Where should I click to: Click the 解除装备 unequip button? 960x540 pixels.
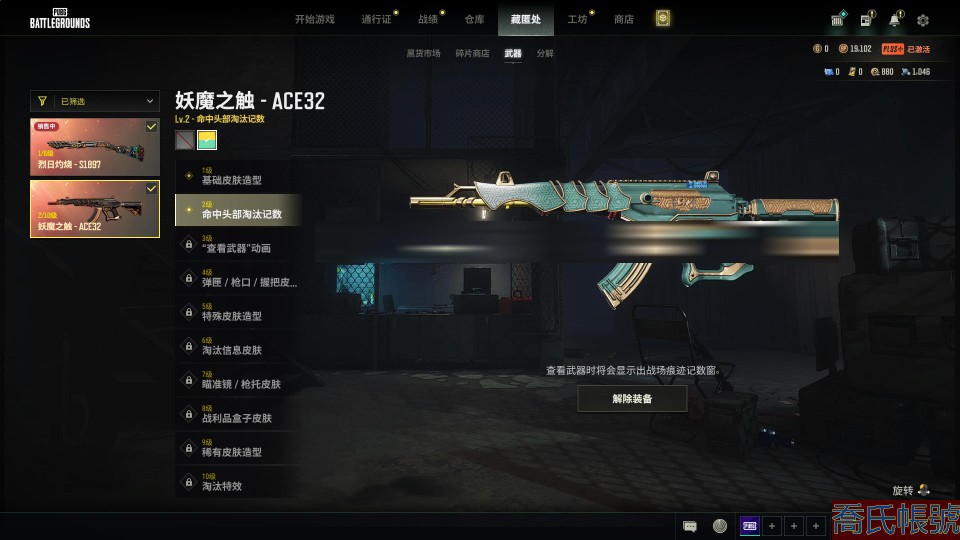632,398
